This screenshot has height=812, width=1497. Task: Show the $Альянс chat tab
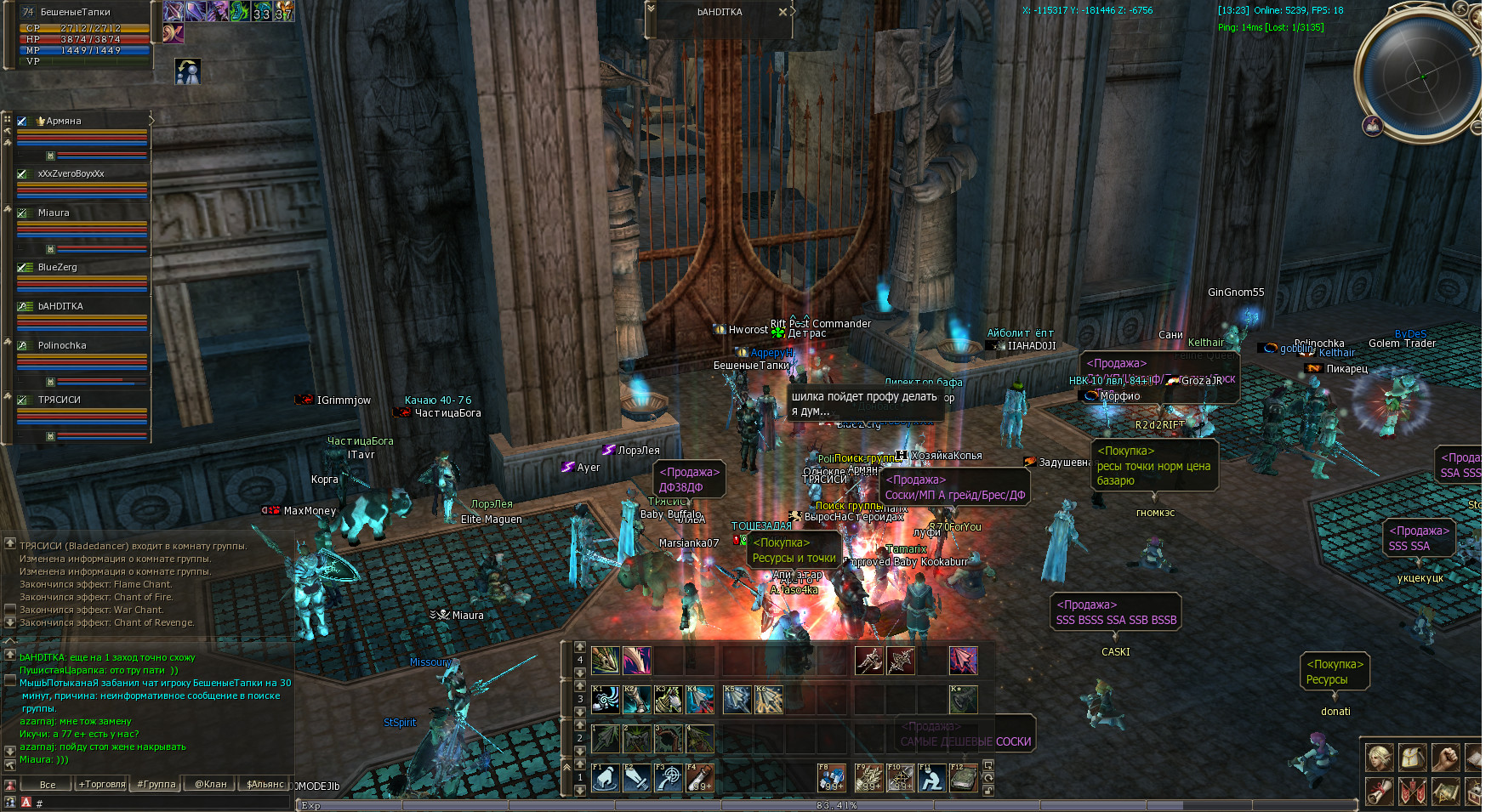point(265,784)
